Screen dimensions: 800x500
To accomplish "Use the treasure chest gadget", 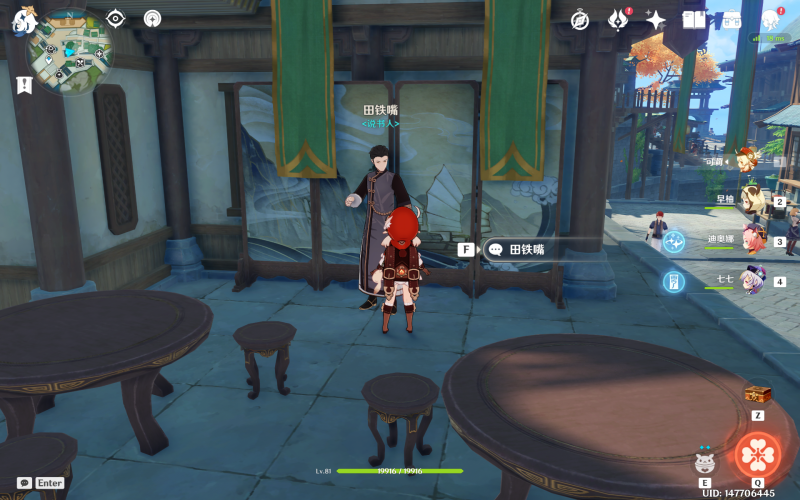I will (x=758, y=394).
